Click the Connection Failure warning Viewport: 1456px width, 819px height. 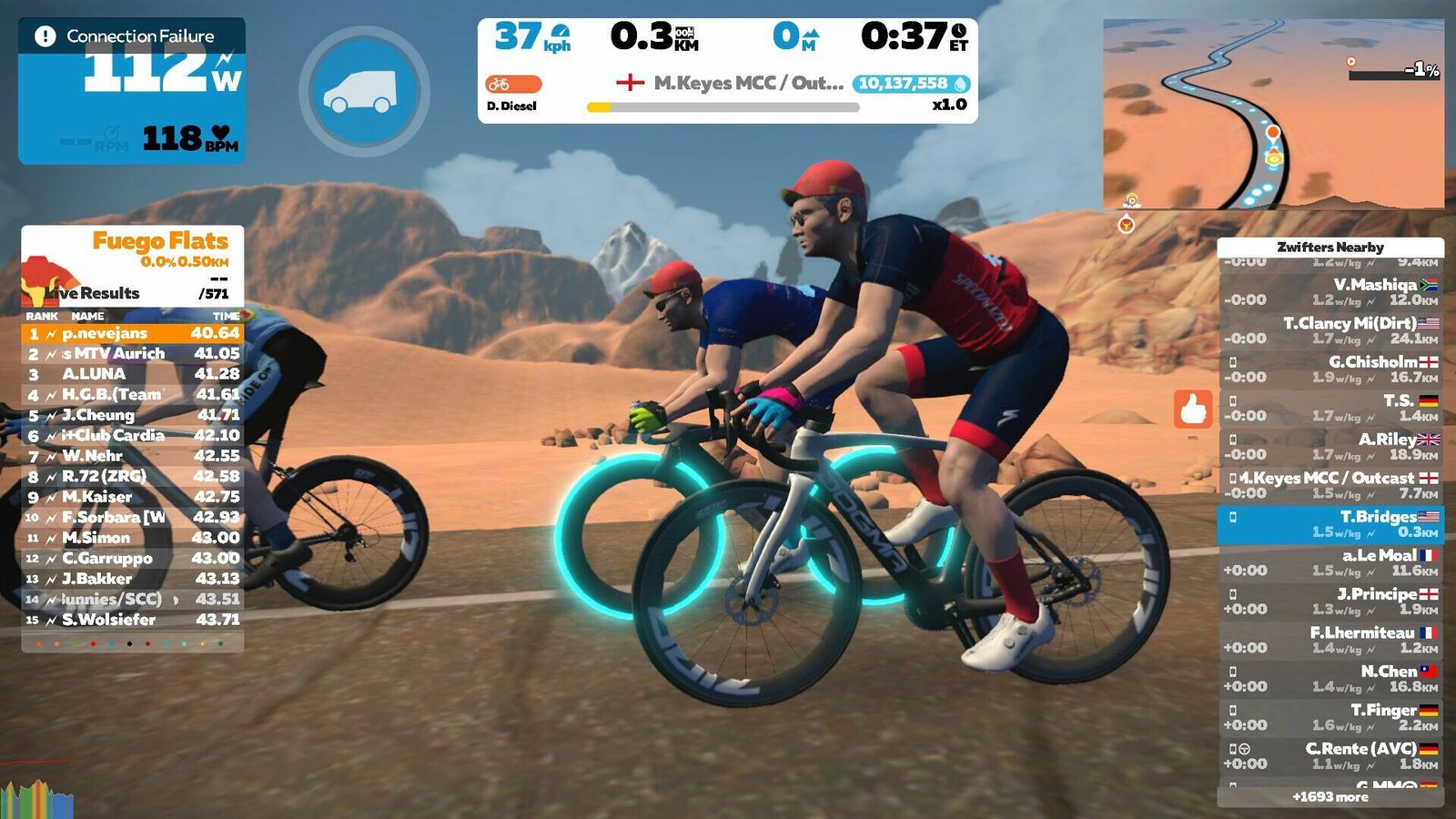[131, 36]
